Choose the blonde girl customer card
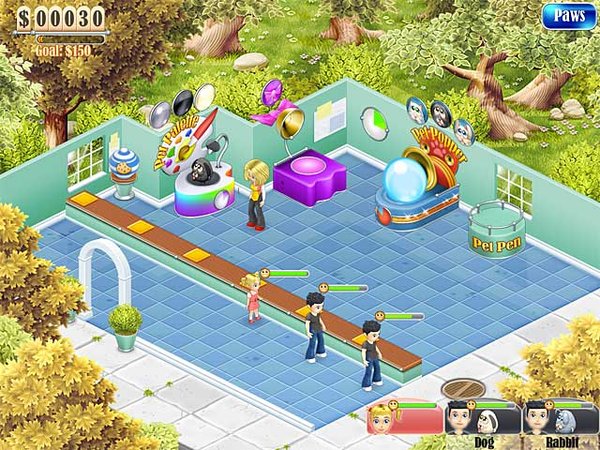The width and height of the screenshot is (600, 450). pos(403,418)
